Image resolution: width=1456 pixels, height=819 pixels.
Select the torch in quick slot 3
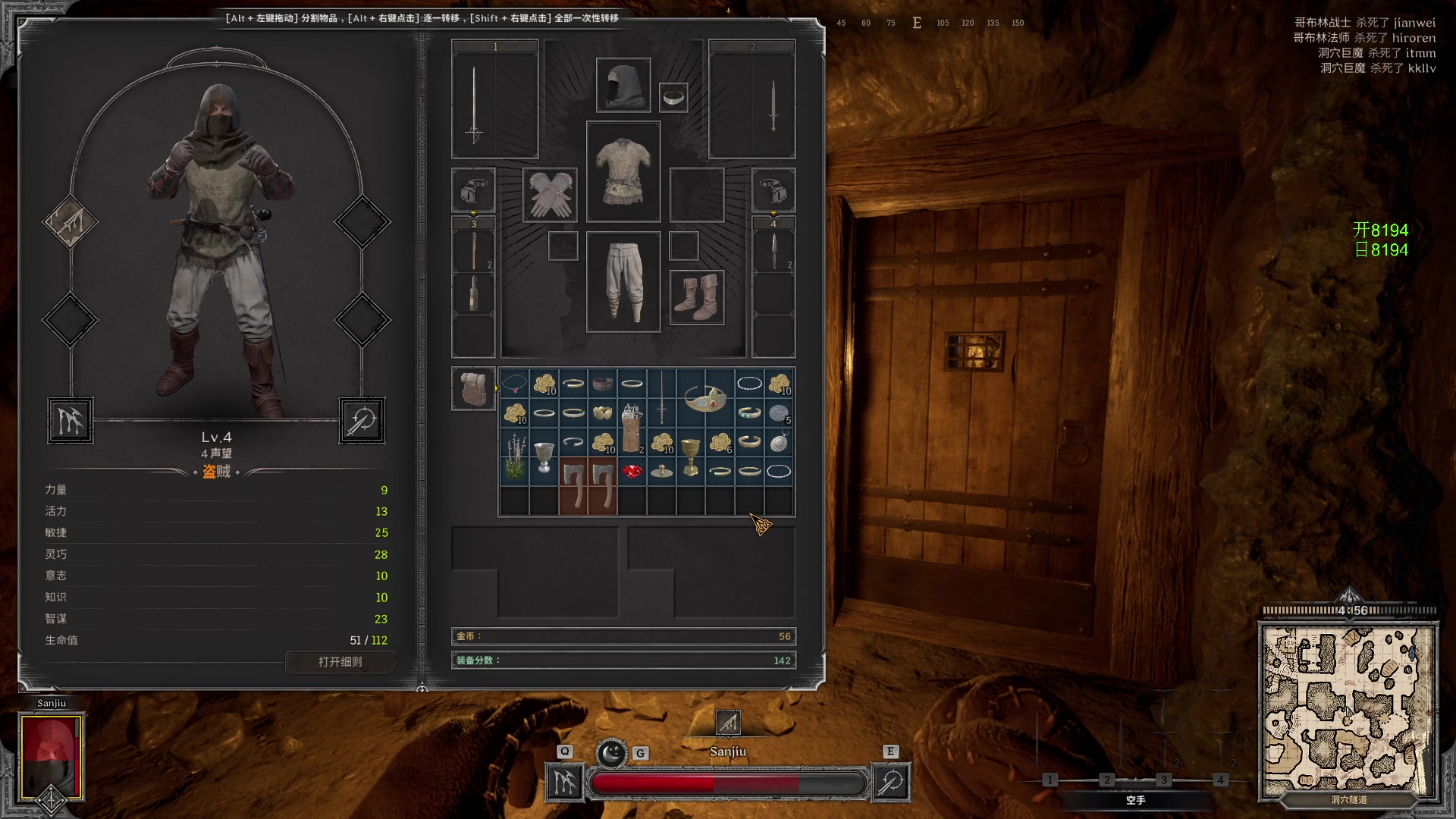point(473,252)
